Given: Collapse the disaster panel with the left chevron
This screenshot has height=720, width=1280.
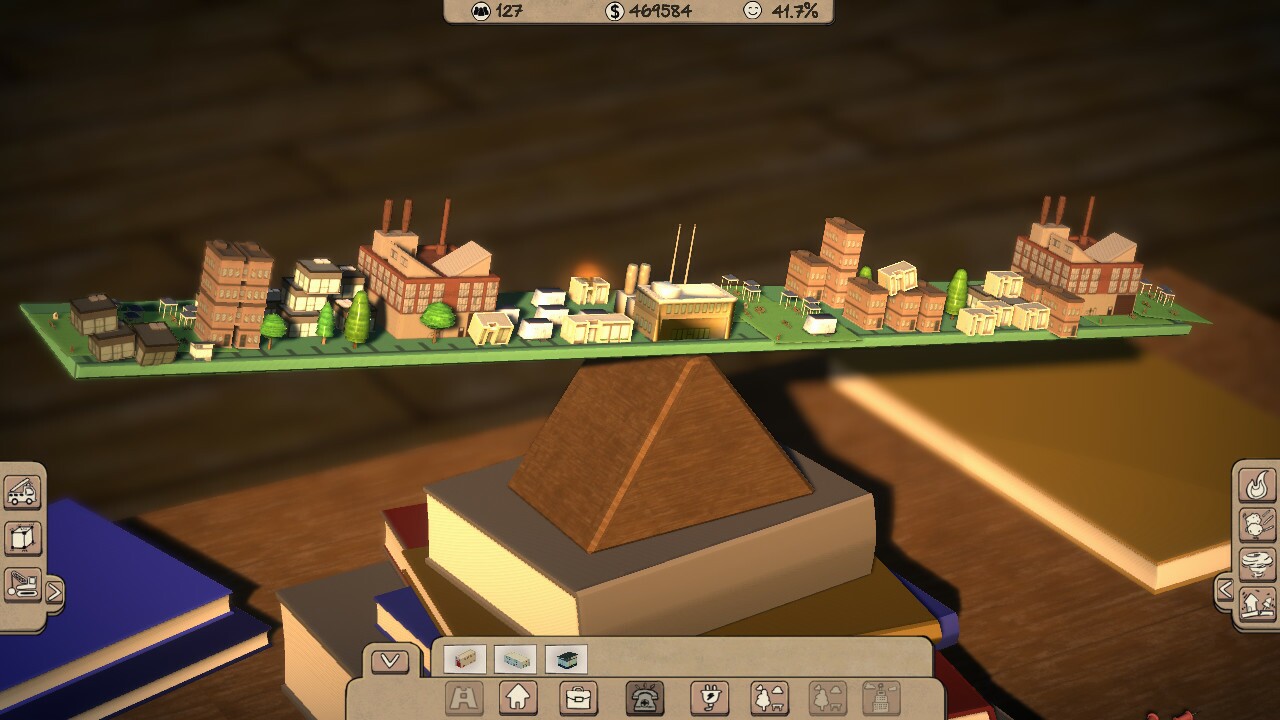Looking at the screenshot, I should click(x=1227, y=589).
